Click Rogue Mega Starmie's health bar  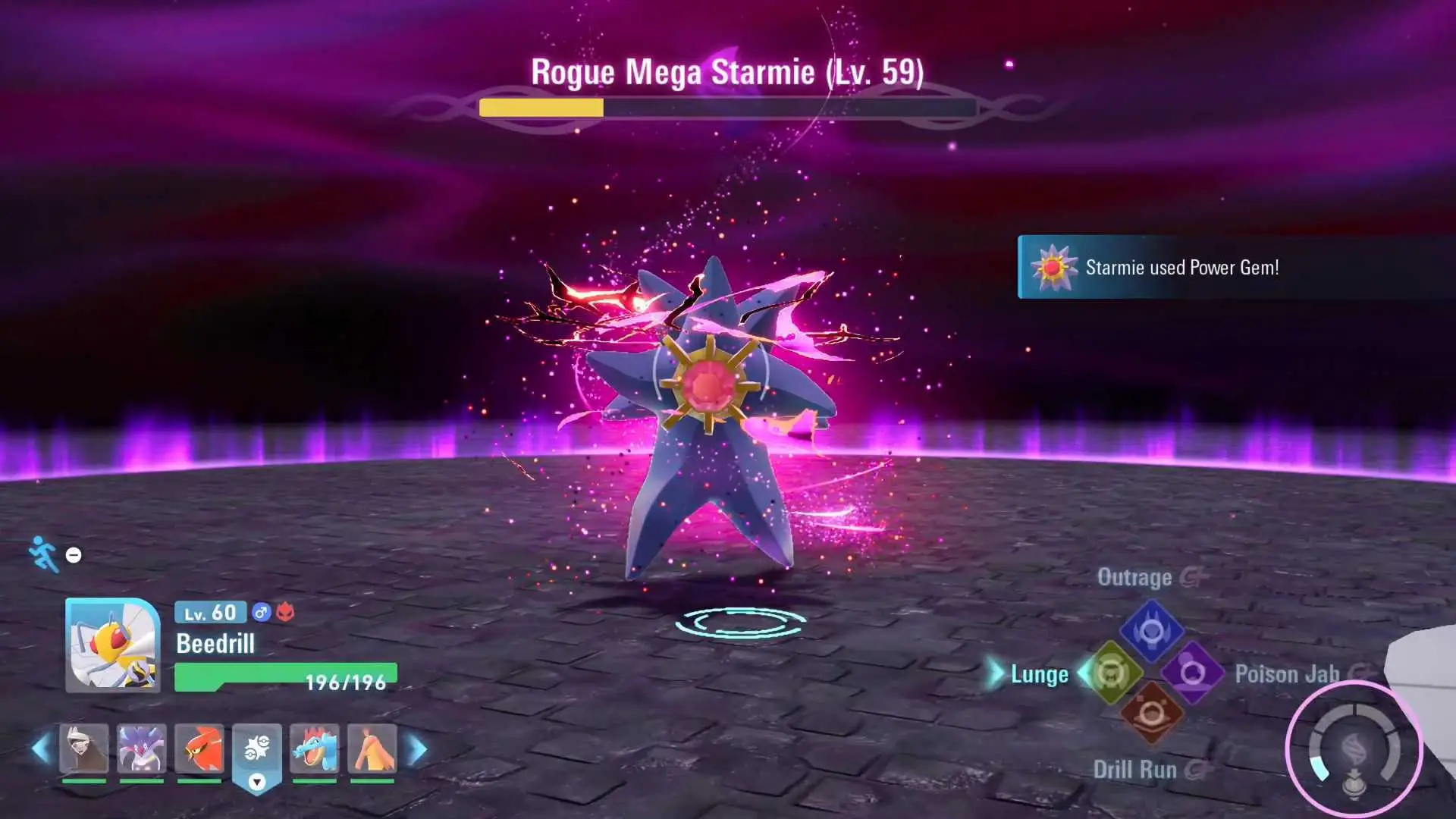pos(724,106)
